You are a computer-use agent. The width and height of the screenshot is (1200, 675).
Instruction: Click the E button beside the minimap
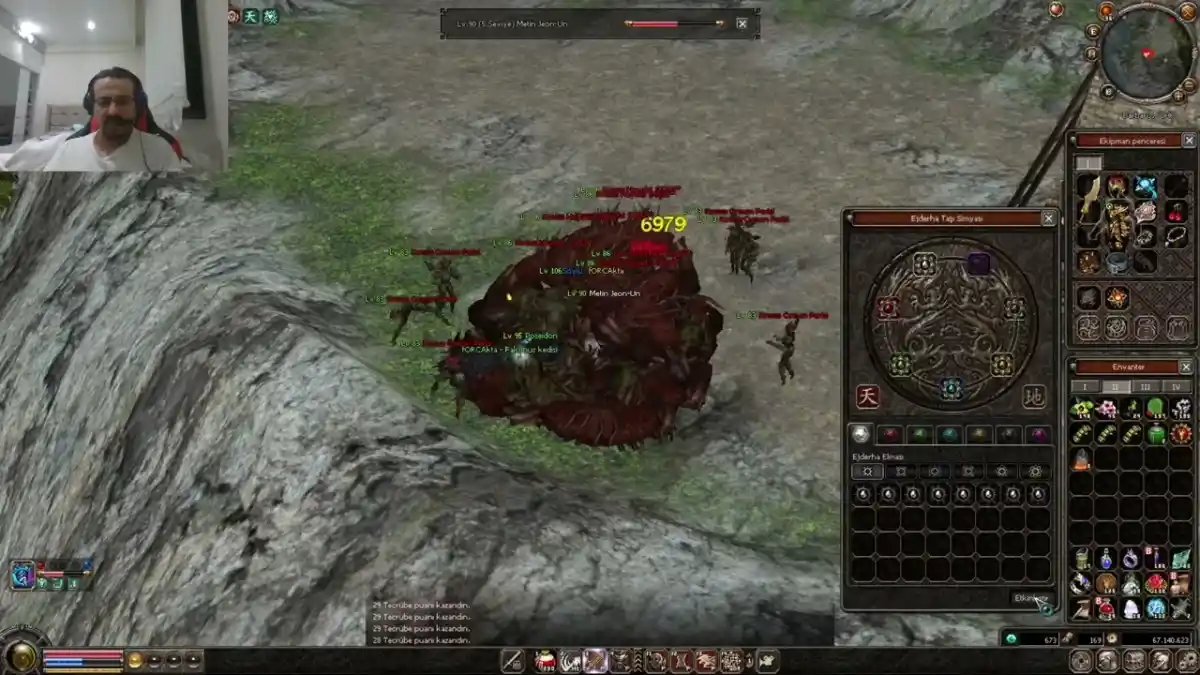pyautogui.click(x=1093, y=30)
